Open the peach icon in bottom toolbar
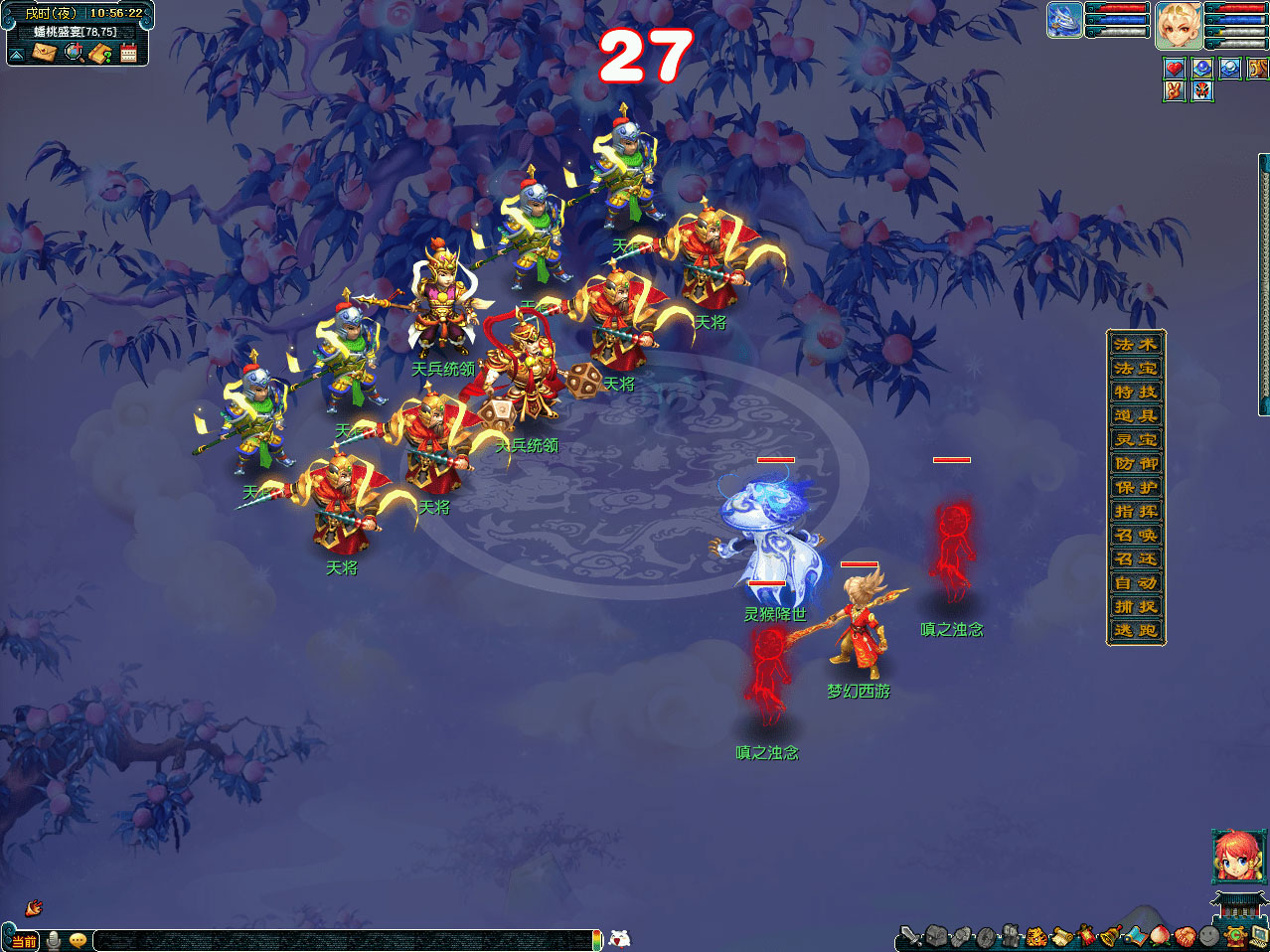1270x952 pixels. coord(1160,935)
